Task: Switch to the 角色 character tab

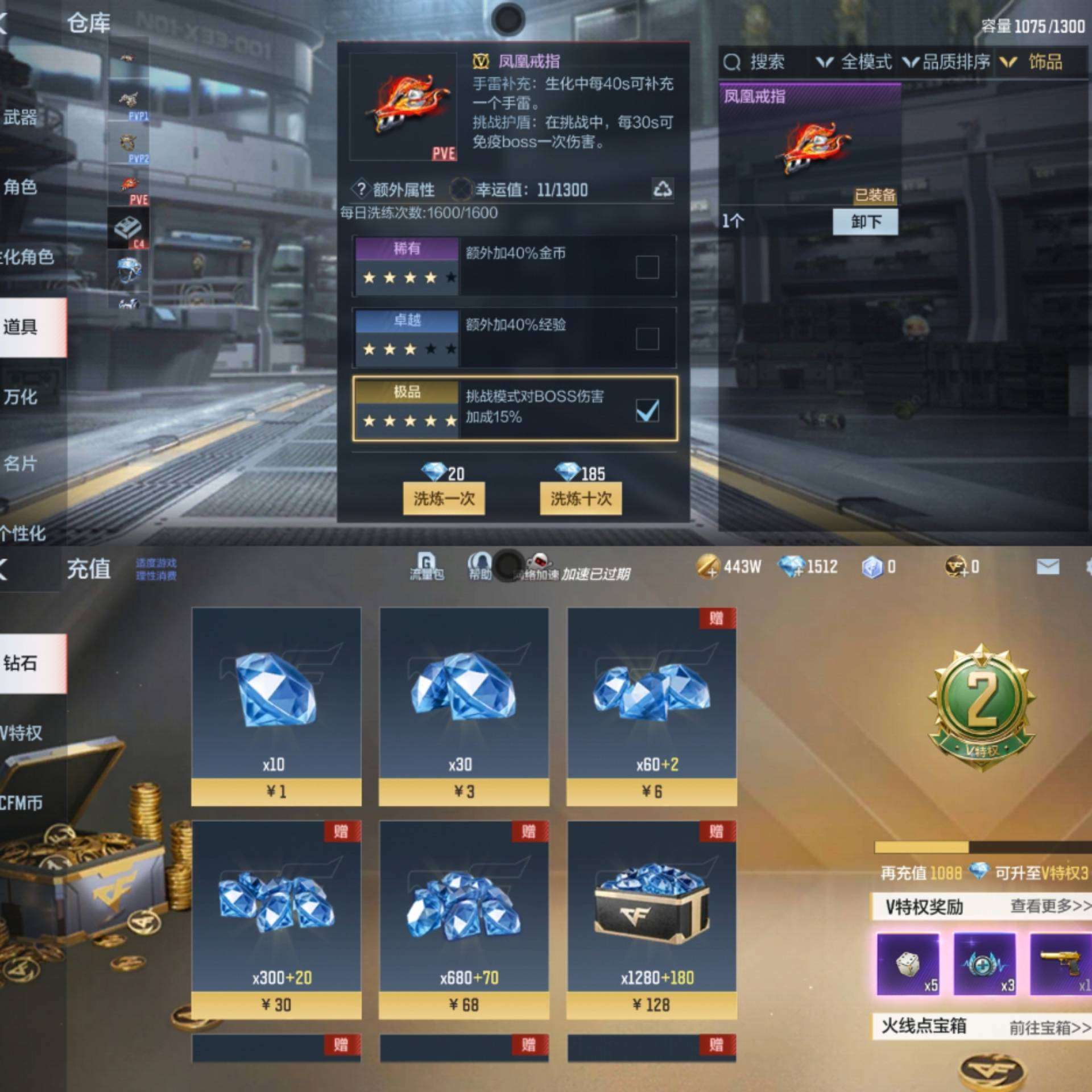Action: [20, 187]
